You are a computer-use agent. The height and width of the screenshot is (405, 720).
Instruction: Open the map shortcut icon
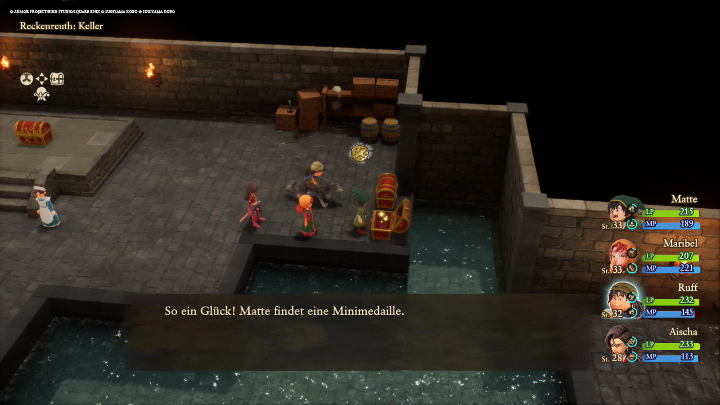[57, 78]
